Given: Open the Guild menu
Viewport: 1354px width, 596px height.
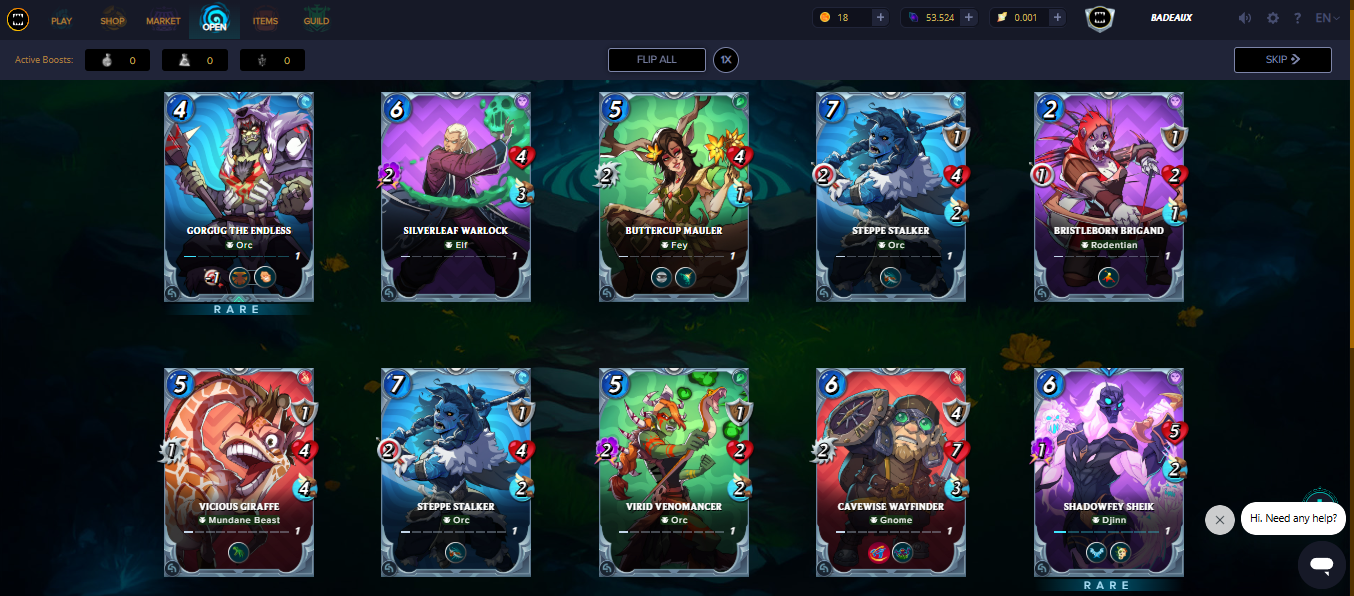Looking at the screenshot, I should coord(316,20).
